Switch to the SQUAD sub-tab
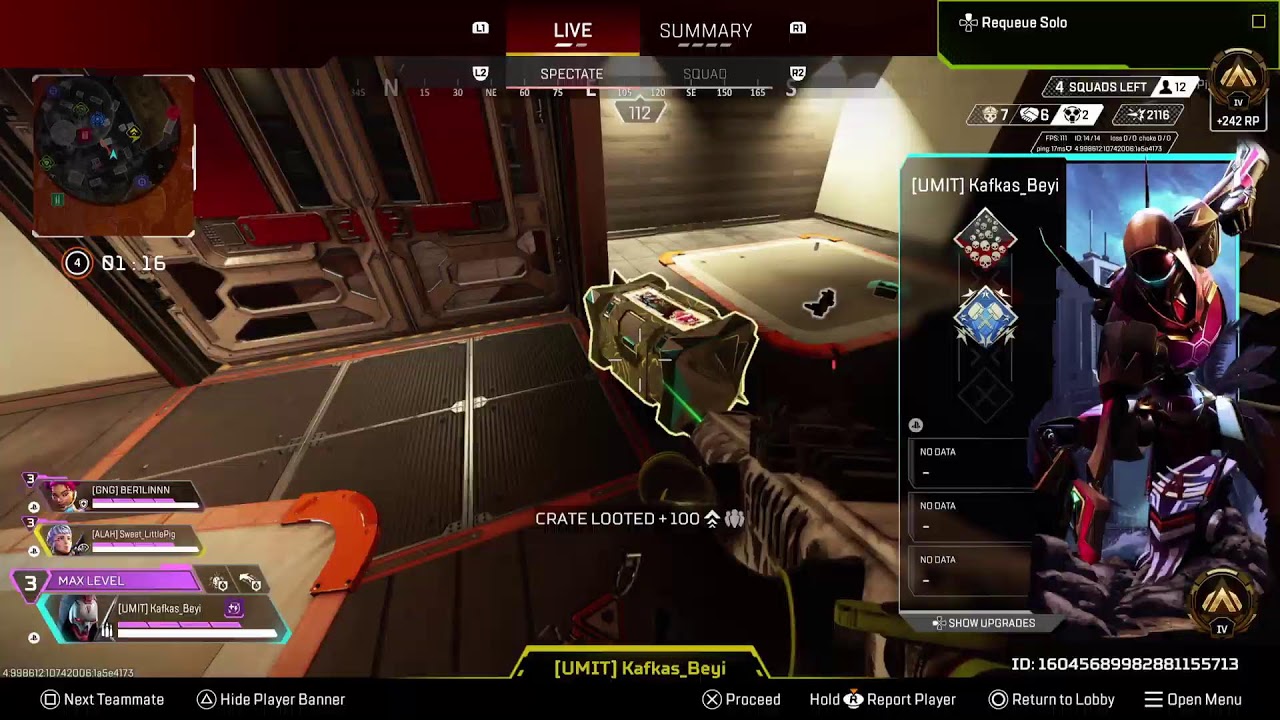The width and height of the screenshot is (1280, 720). [x=704, y=74]
